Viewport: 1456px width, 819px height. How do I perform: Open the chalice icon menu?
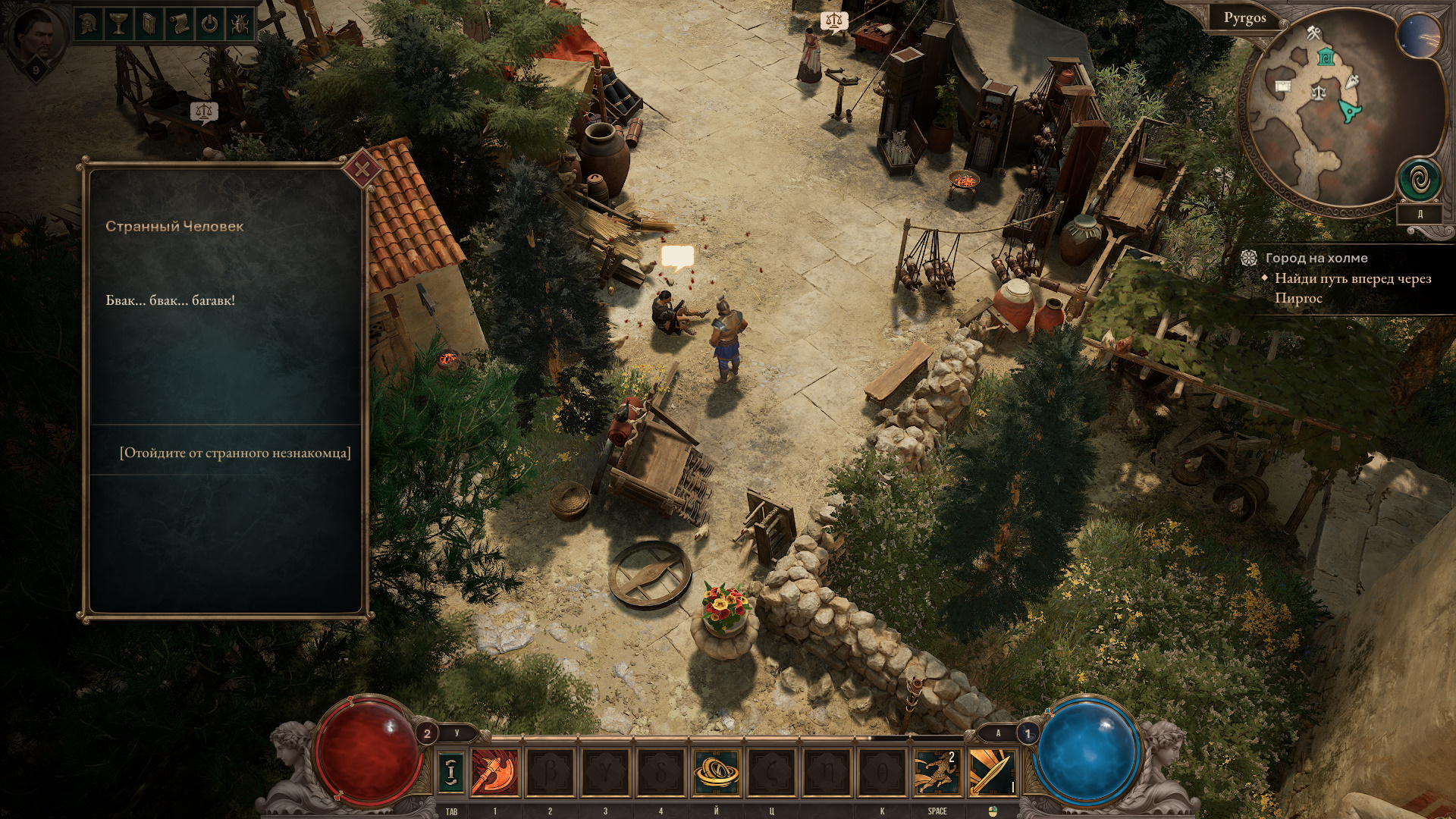[x=119, y=24]
